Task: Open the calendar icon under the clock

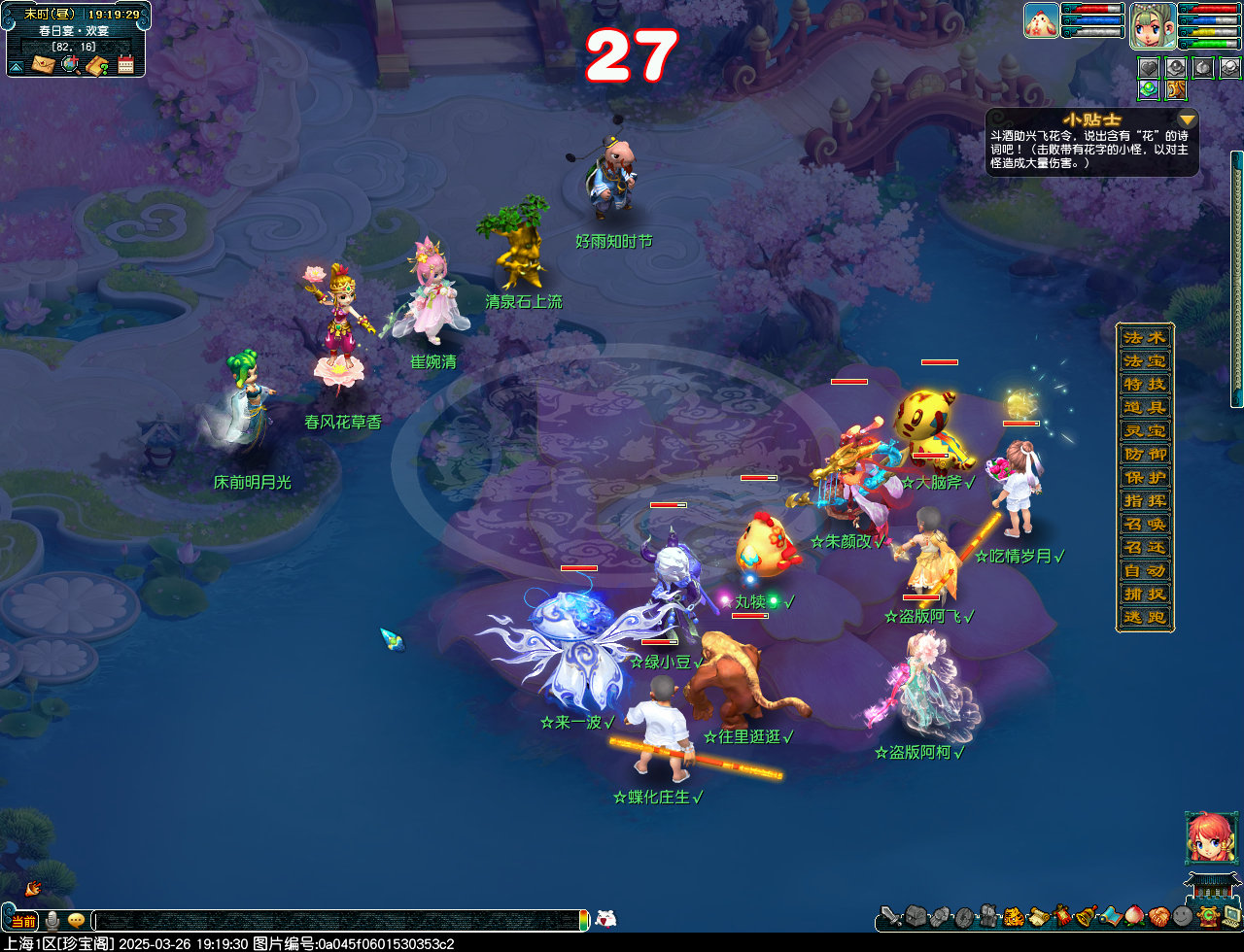Action: point(125,65)
